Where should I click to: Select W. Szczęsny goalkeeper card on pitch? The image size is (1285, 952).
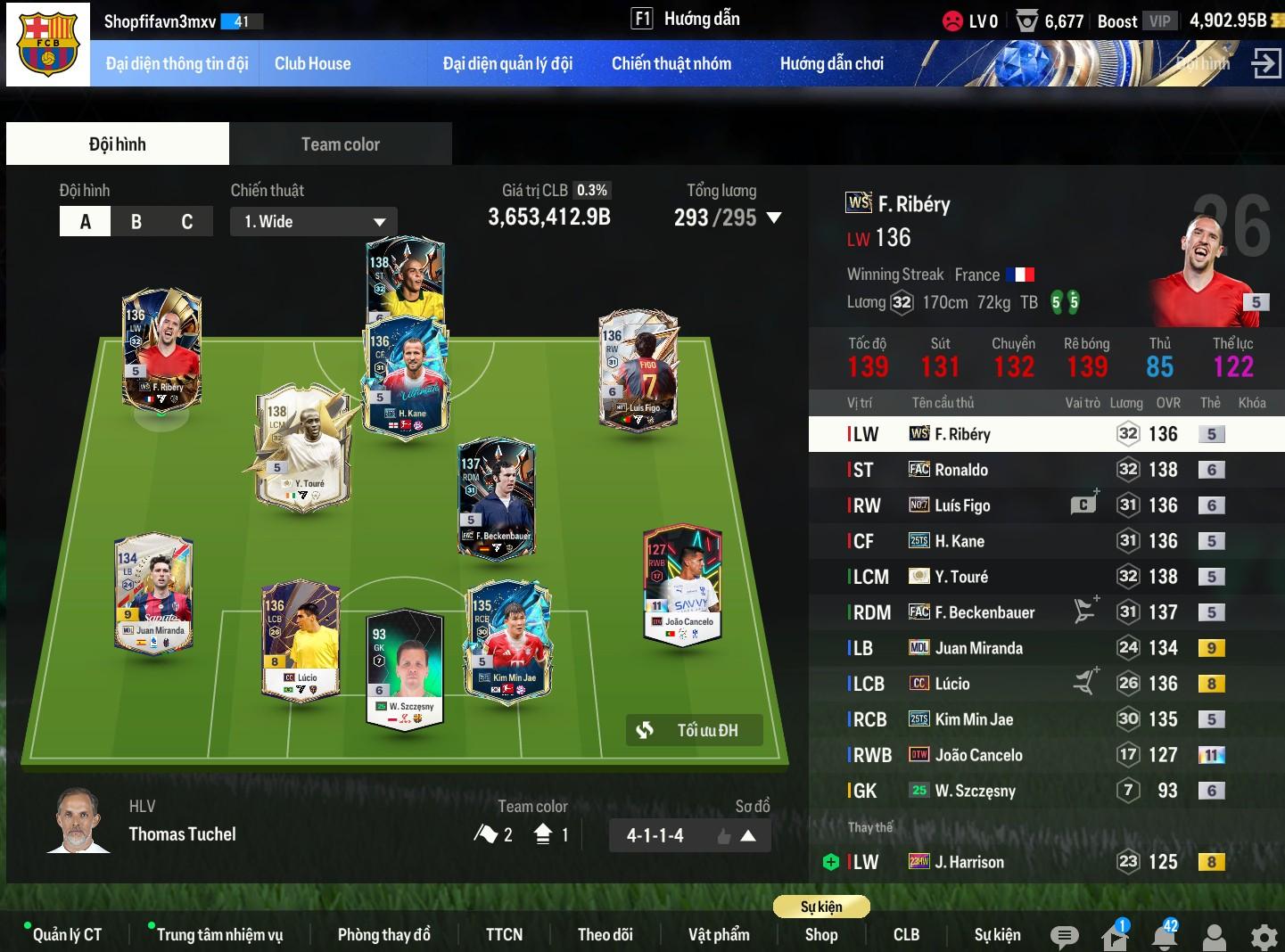pos(406,669)
